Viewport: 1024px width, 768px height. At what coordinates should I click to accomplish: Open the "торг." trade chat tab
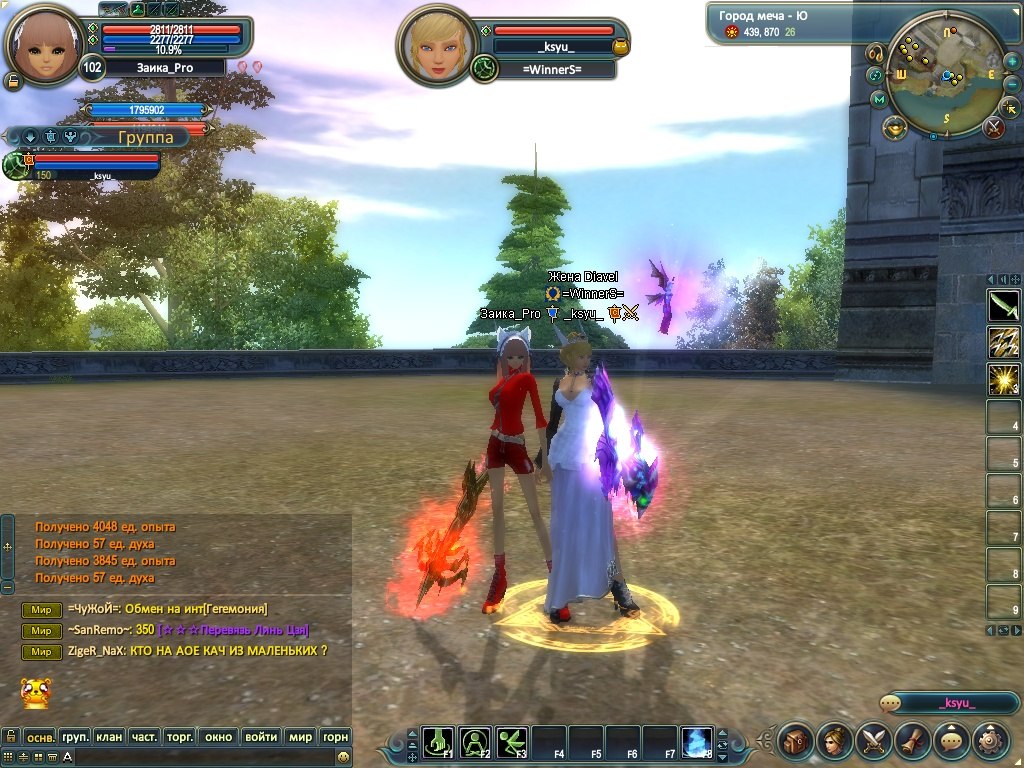pyautogui.click(x=179, y=737)
